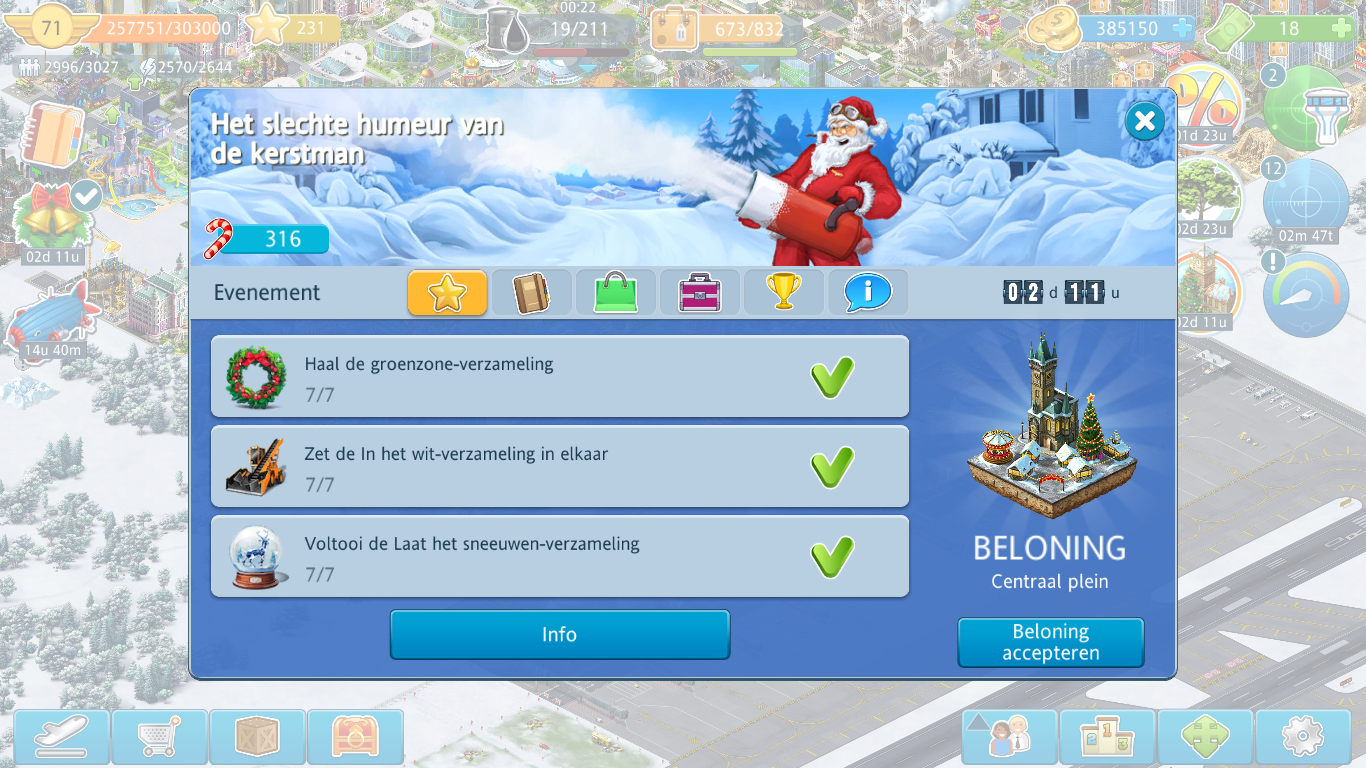Open the shopping cart store button

(159, 738)
